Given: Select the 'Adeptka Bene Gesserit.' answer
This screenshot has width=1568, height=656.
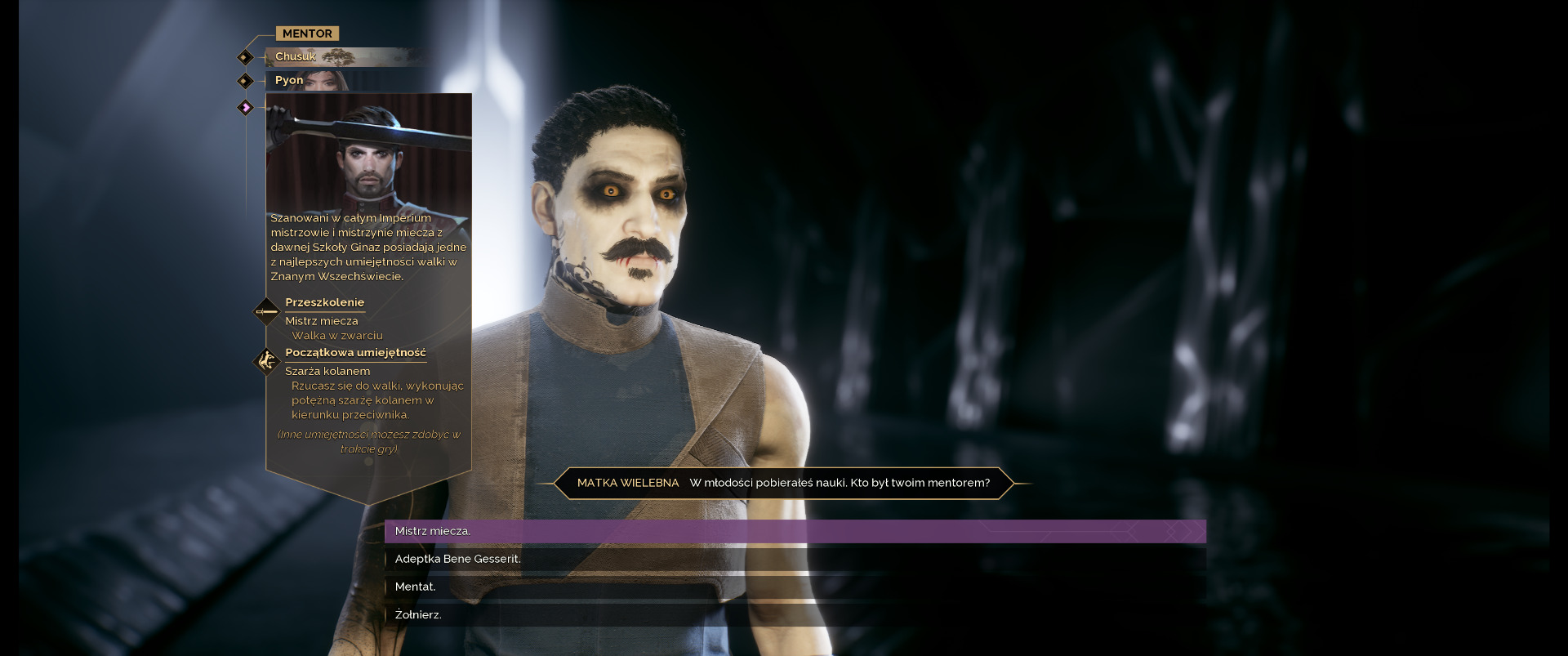Looking at the screenshot, I should tap(795, 559).
